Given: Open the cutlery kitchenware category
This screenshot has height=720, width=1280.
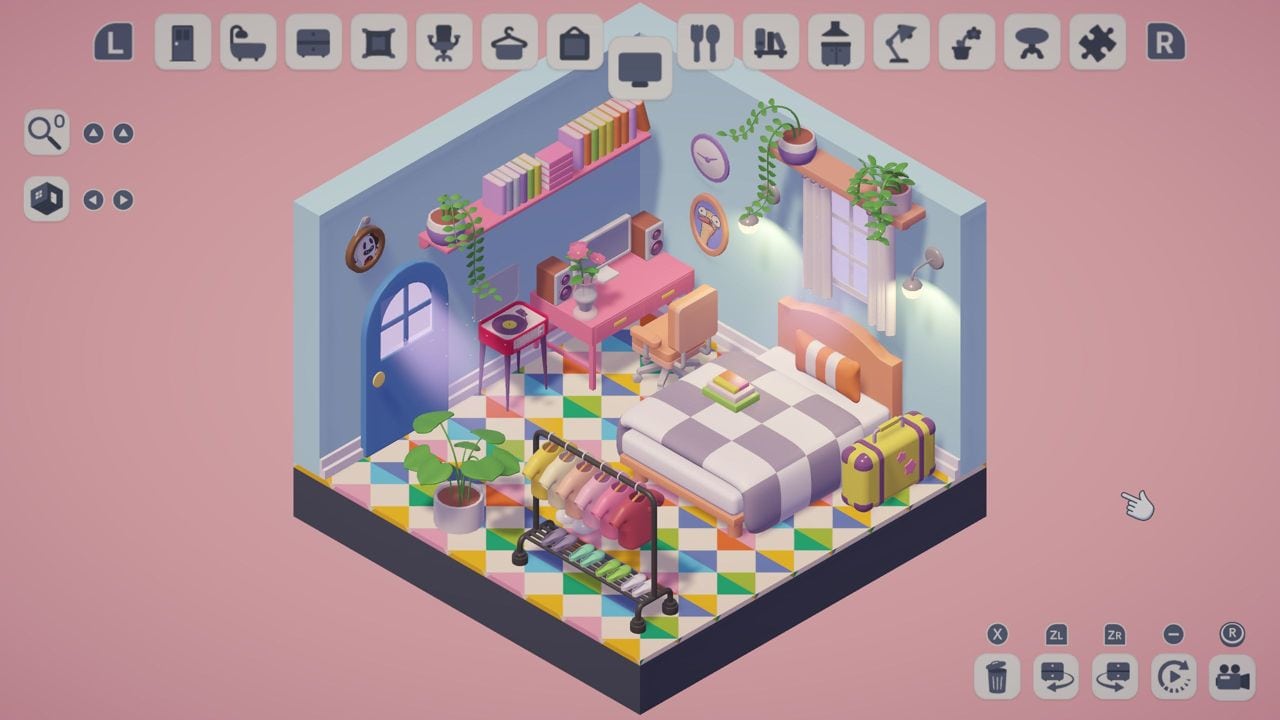Looking at the screenshot, I should click(706, 44).
